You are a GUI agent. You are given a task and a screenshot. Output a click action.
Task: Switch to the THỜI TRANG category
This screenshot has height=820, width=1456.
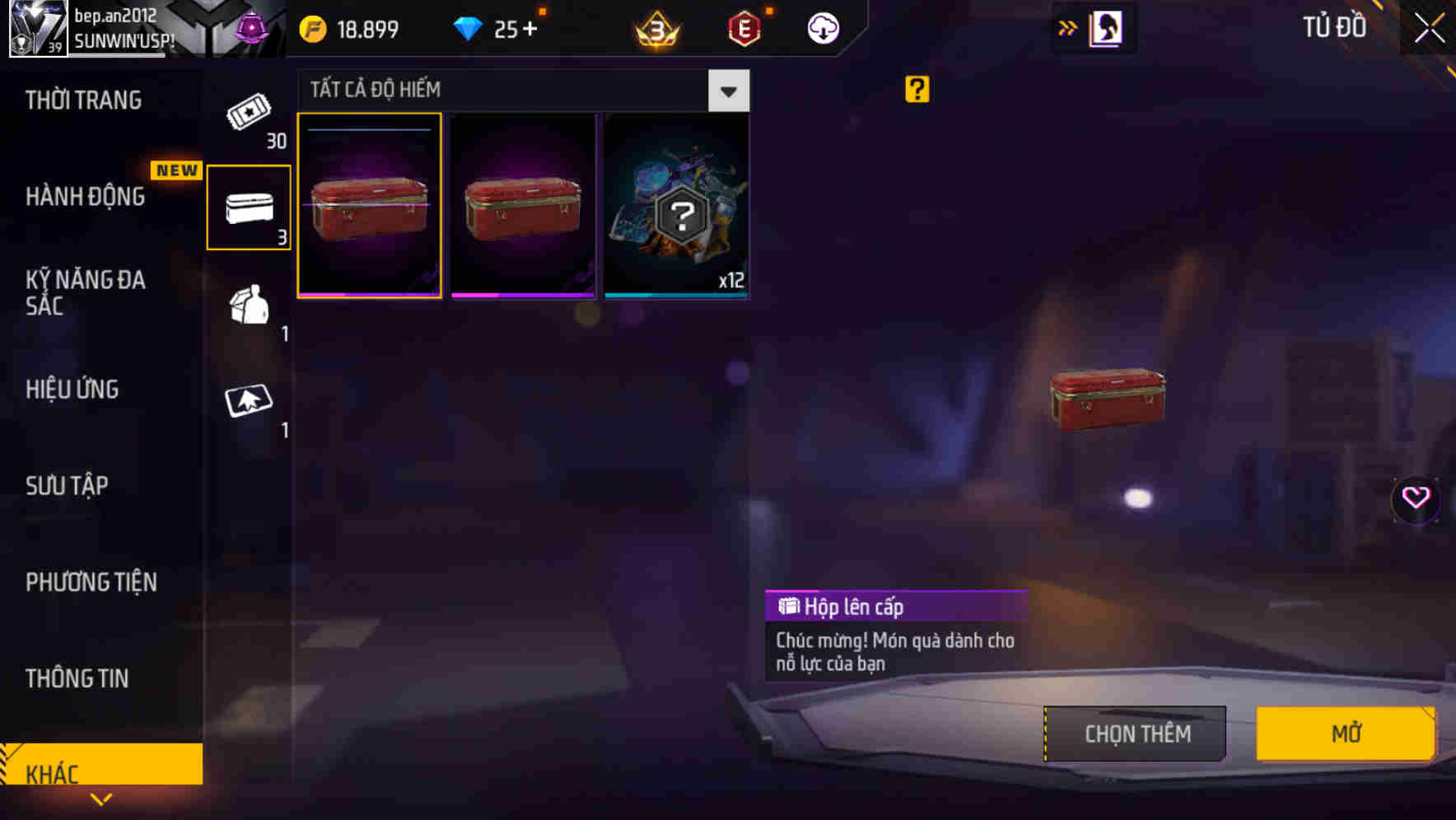coord(82,100)
